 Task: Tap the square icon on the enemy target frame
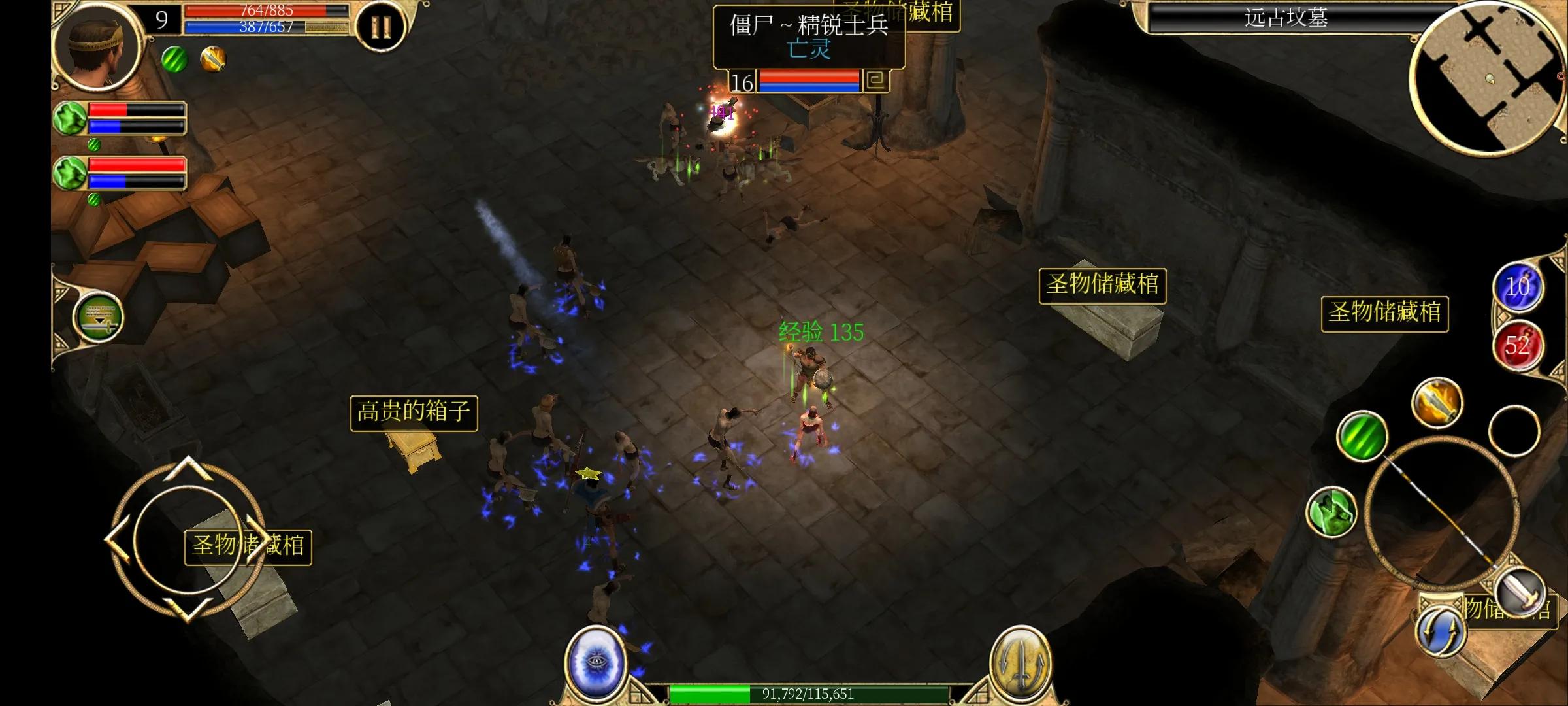click(876, 81)
